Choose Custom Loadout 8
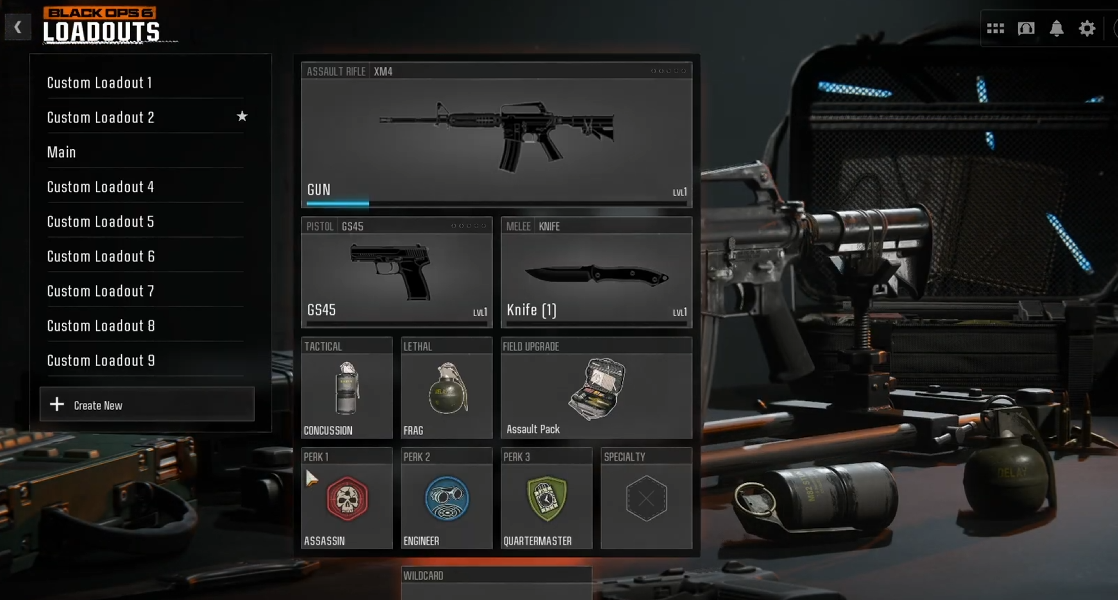This screenshot has width=1118, height=600. 101,326
